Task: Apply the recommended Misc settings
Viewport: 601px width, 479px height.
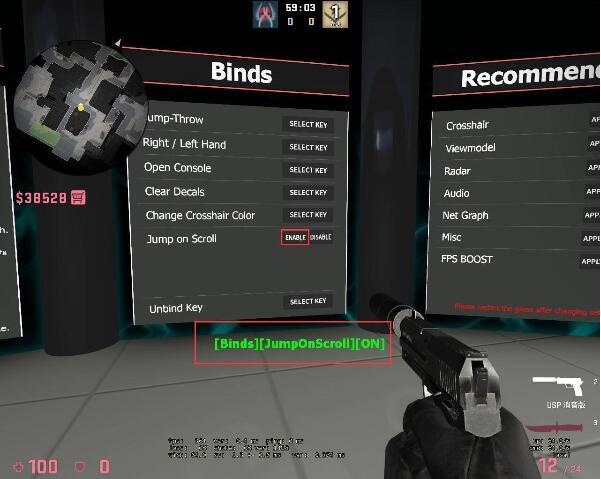Action: (592, 238)
